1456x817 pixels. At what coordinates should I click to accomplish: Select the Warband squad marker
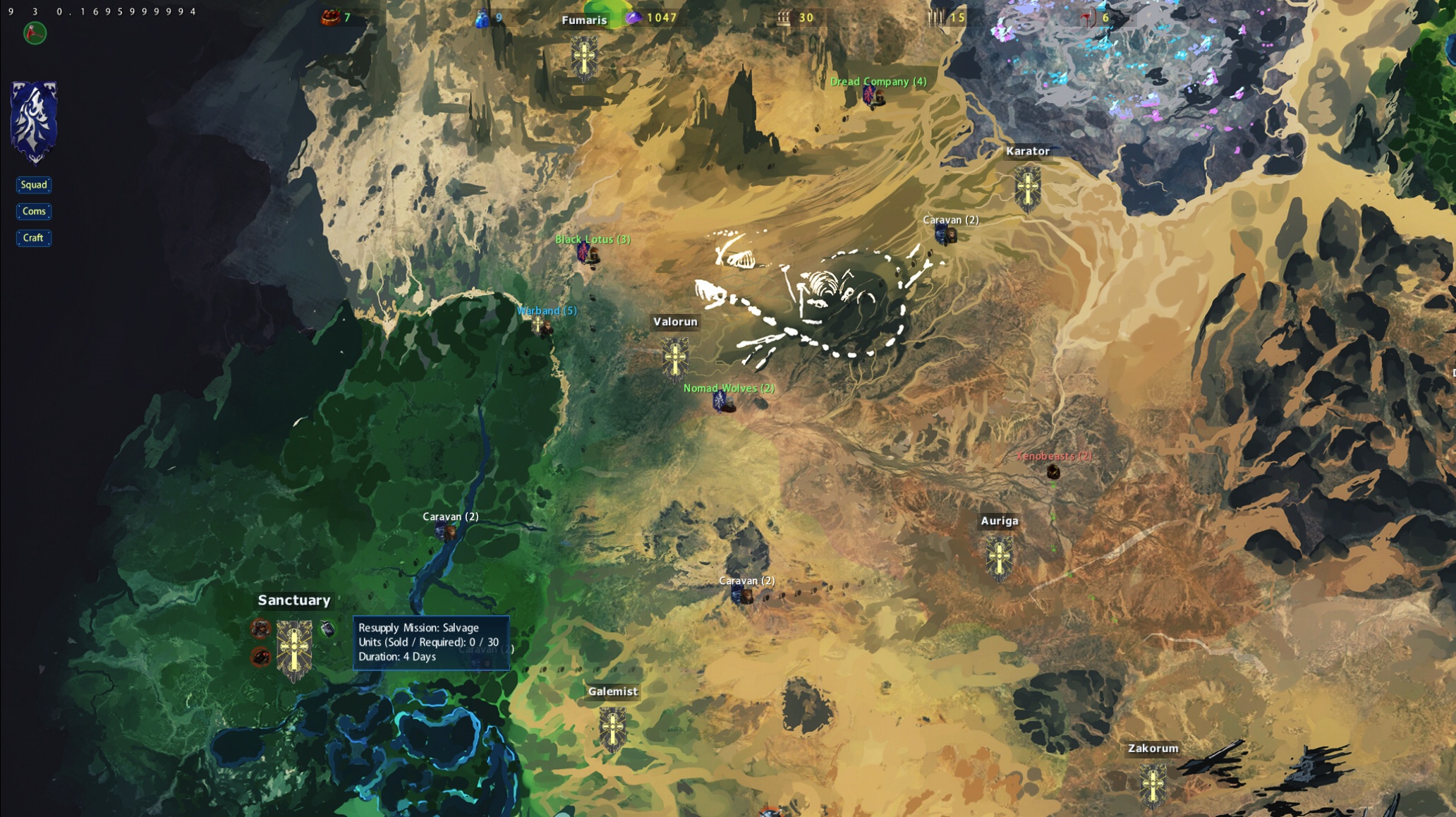click(x=542, y=326)
